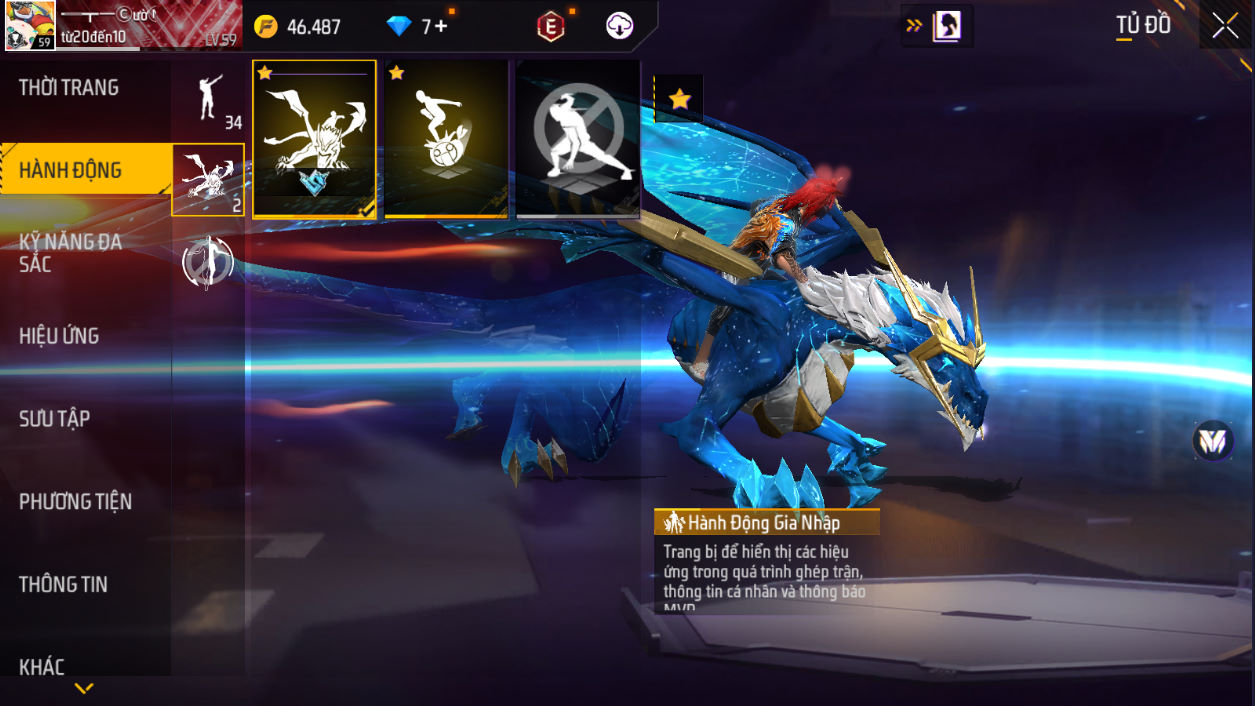Click the gold coin balance
Image resolution: width=1255 pixels, height=706 pixels.
pos(298,27)
